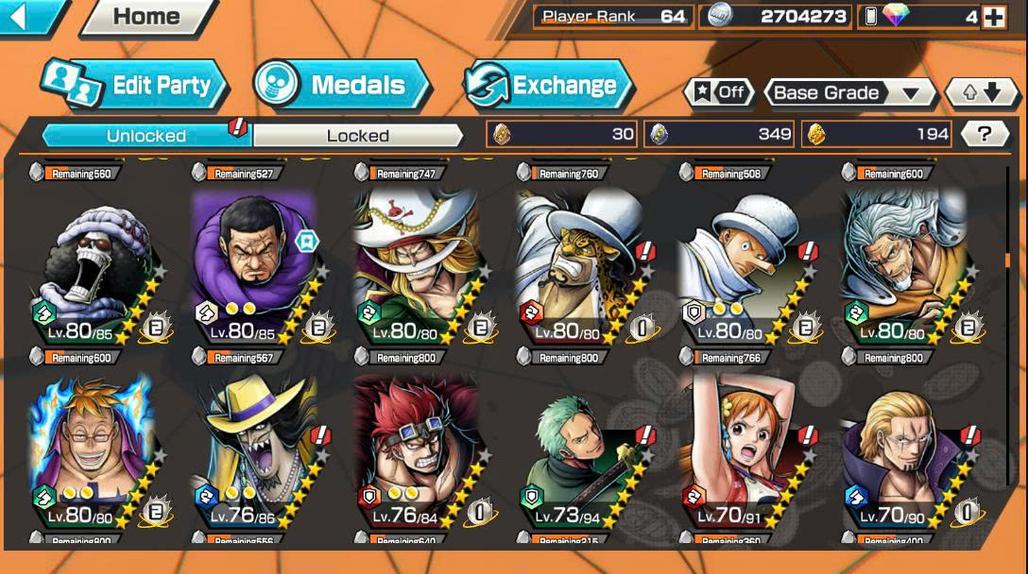The height and width of the screenshot is (574, 1028).
Task: Open the Medals menu
Action: pos(342,84)
